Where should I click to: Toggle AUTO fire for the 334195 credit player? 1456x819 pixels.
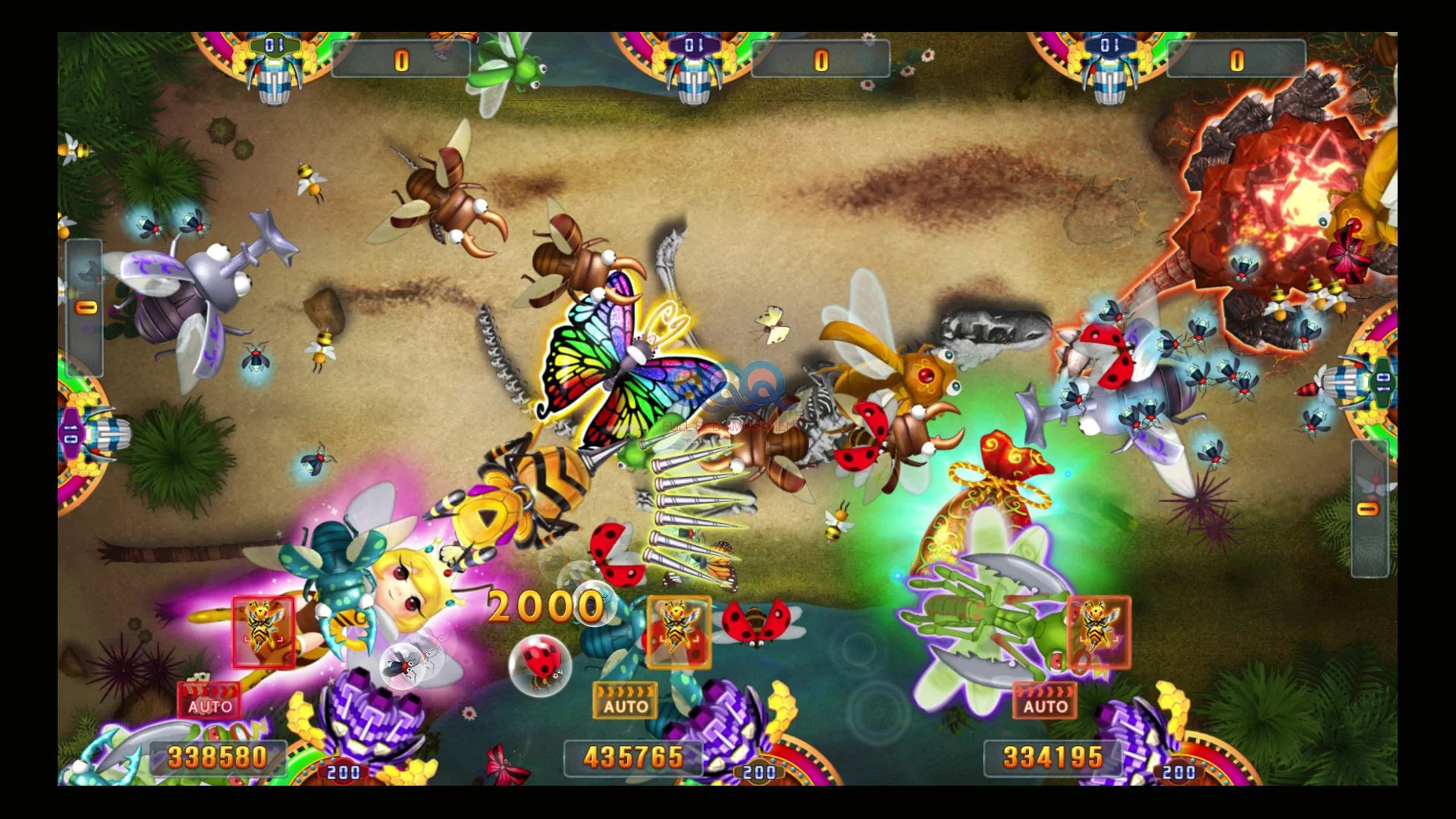coord(1045,701)
